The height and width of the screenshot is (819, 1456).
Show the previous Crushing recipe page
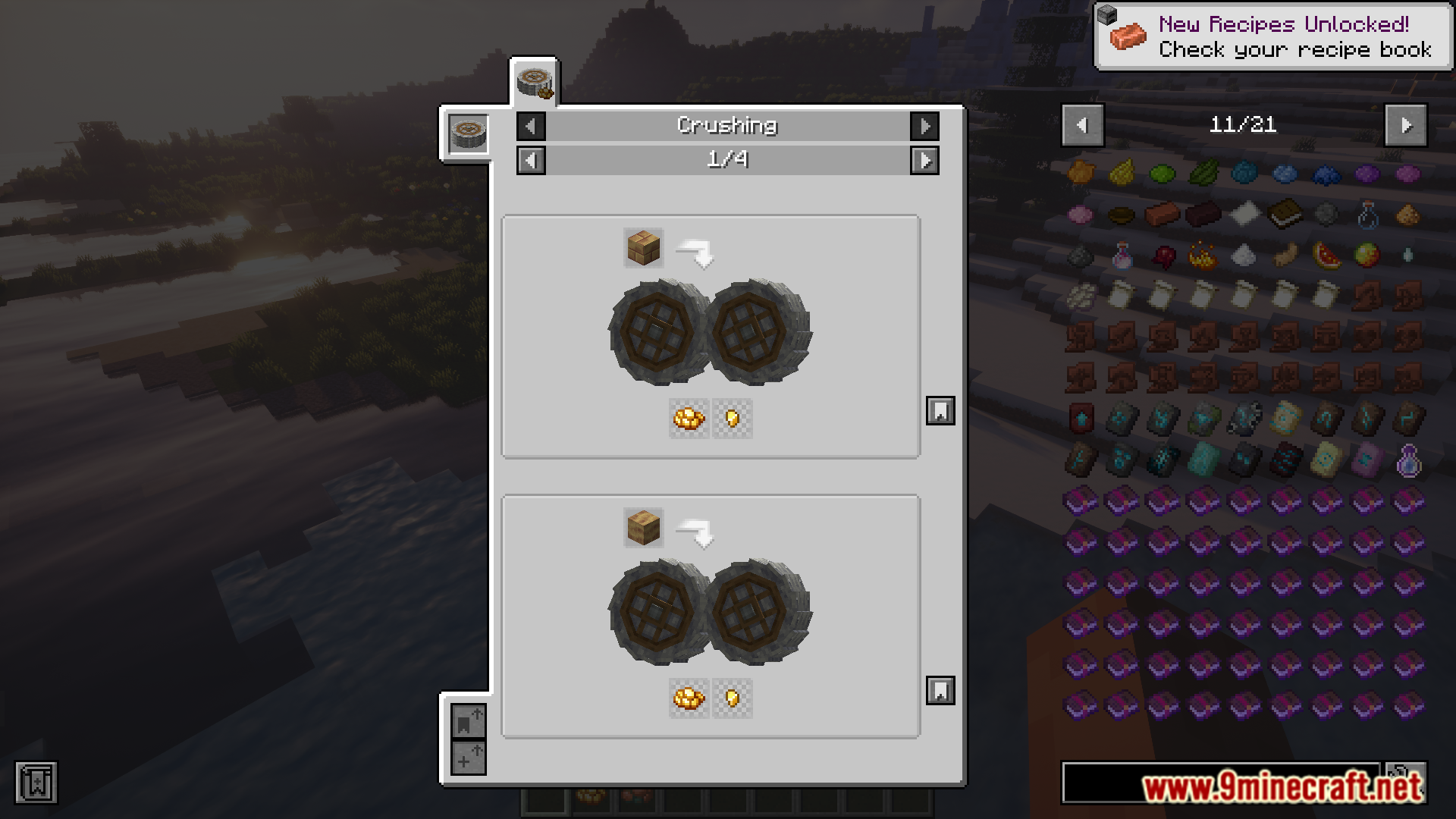[531, 160]
